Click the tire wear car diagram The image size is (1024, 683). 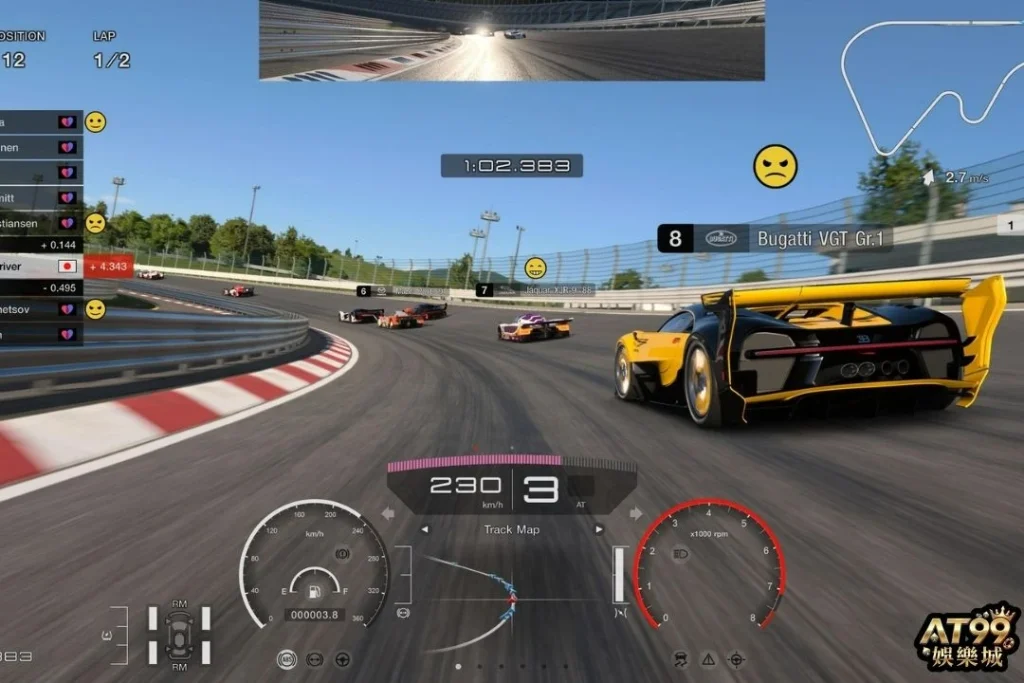coord(180,633)
